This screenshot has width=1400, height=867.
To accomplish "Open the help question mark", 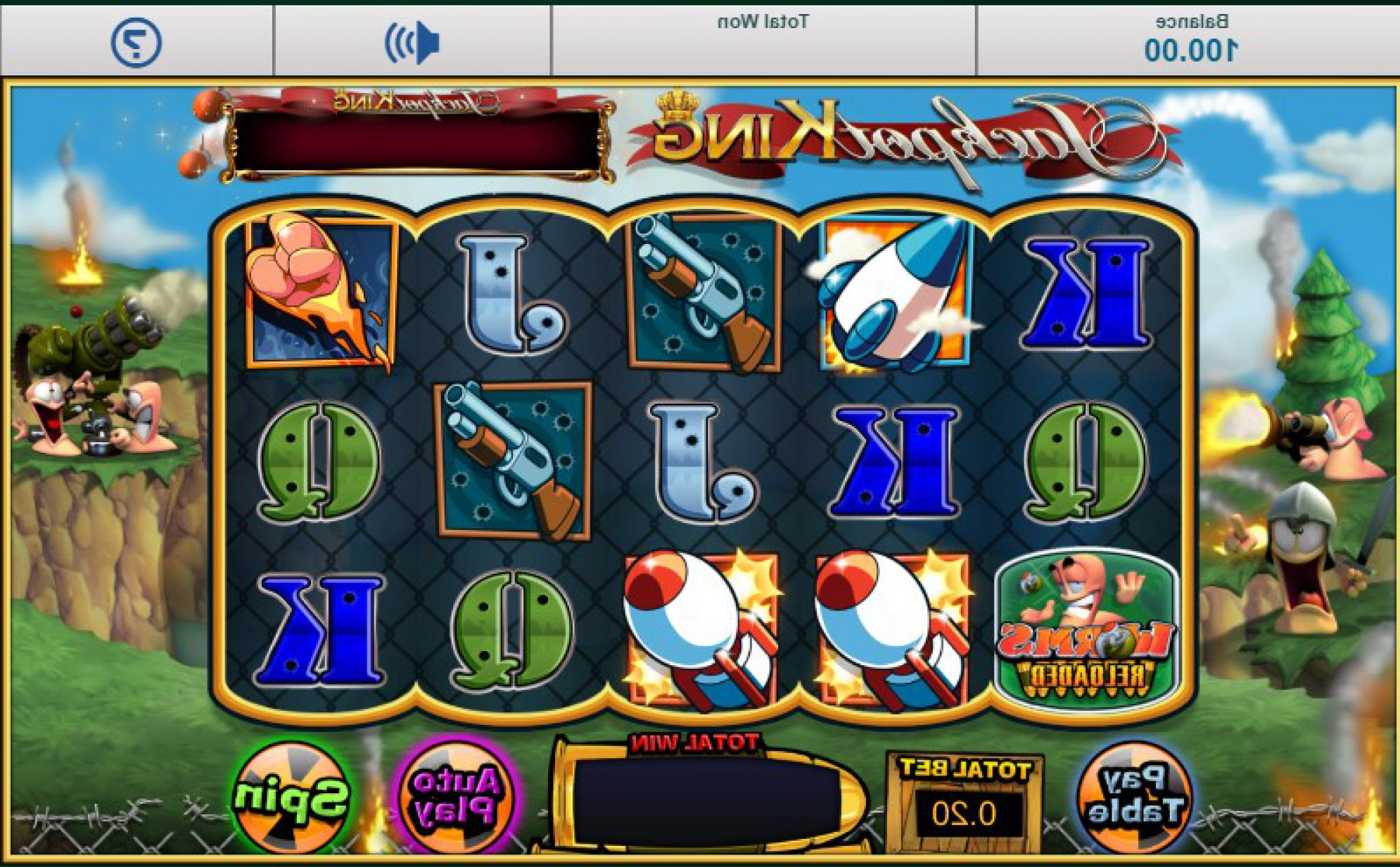I will (136, 41).
